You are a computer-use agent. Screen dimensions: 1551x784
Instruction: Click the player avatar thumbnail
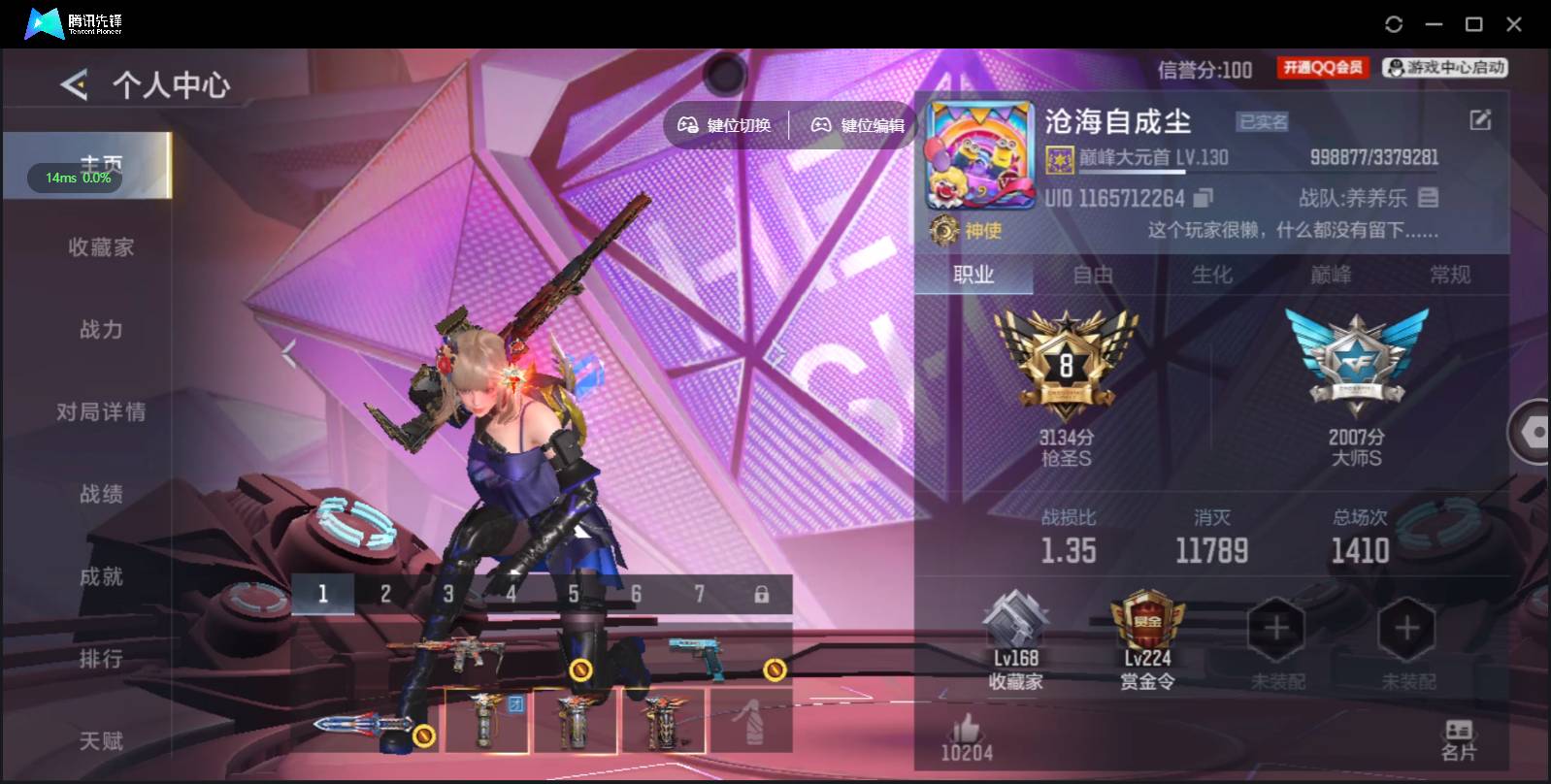pos(980,155)
